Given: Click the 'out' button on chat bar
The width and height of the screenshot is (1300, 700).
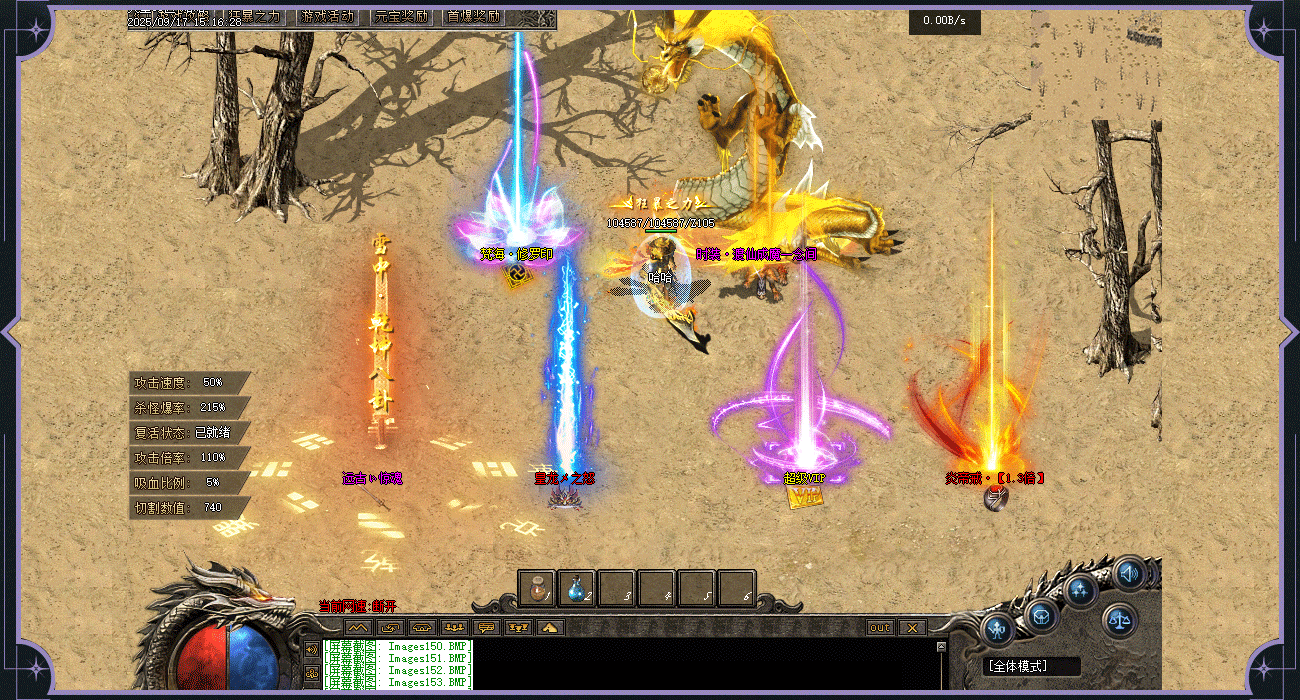Looking at the screenshot, I should (x=880, y=628).
